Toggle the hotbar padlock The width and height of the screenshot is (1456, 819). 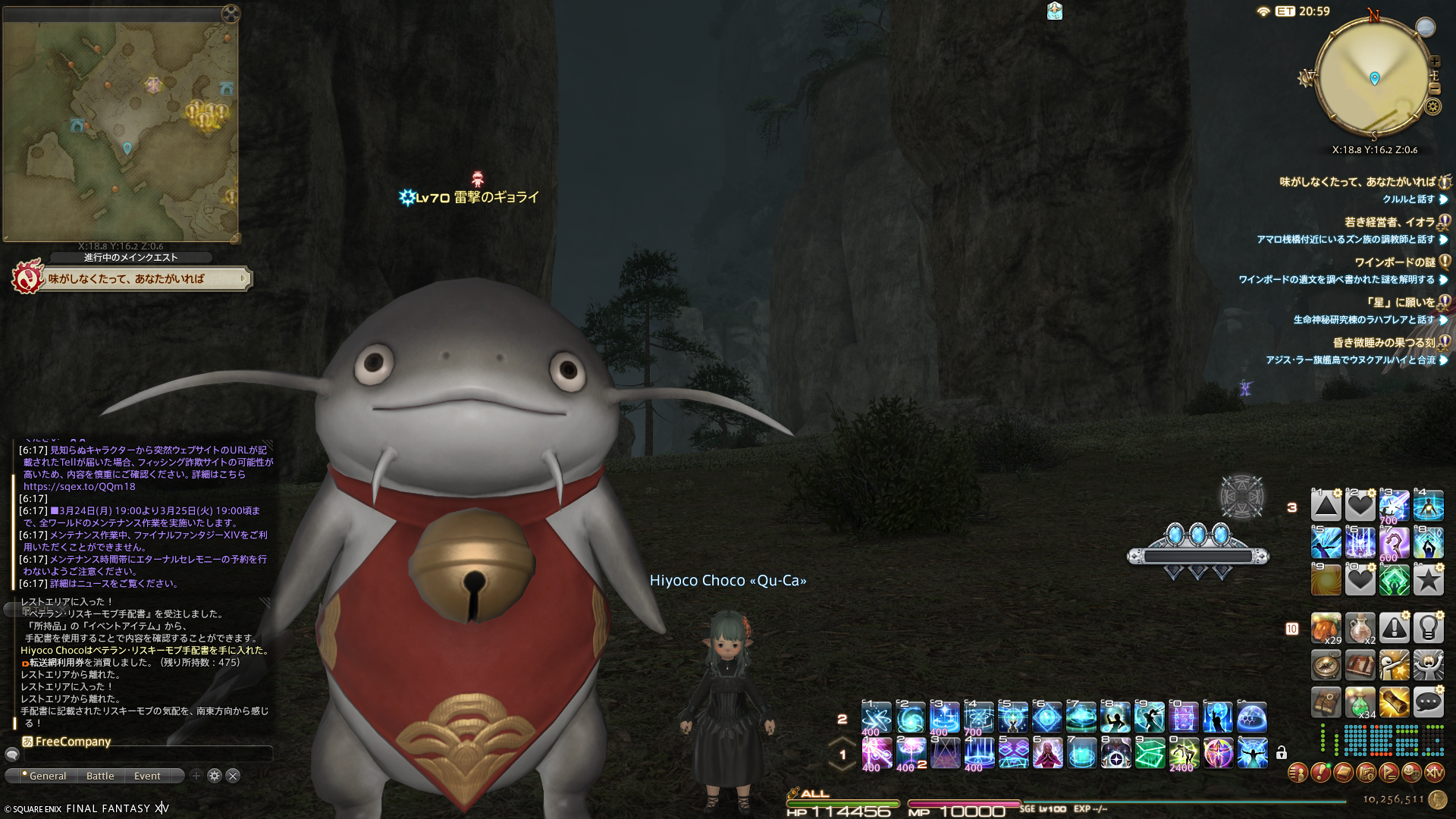1281,753
